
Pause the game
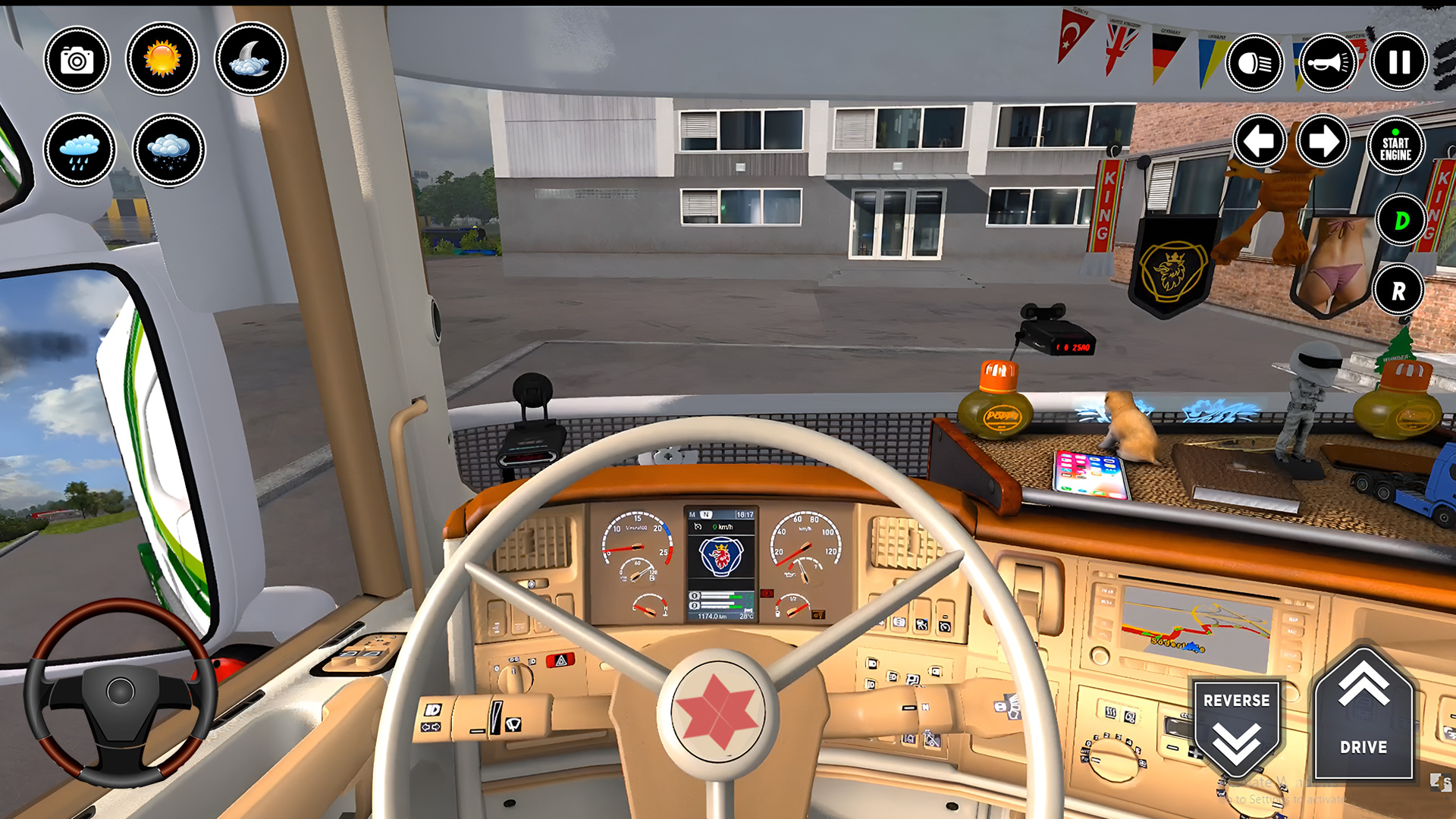coord(1398,62)
